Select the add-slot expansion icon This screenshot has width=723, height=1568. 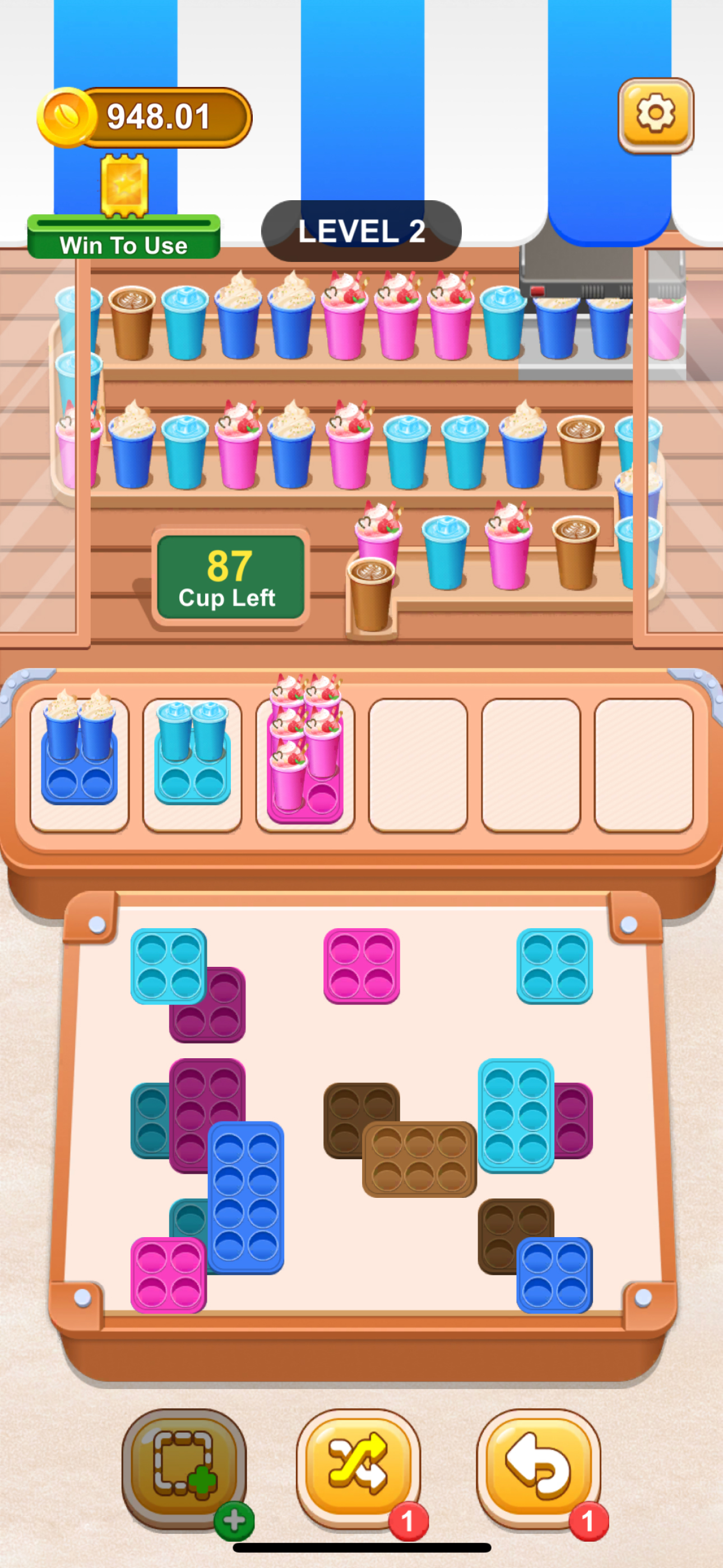pos(185,1460)
